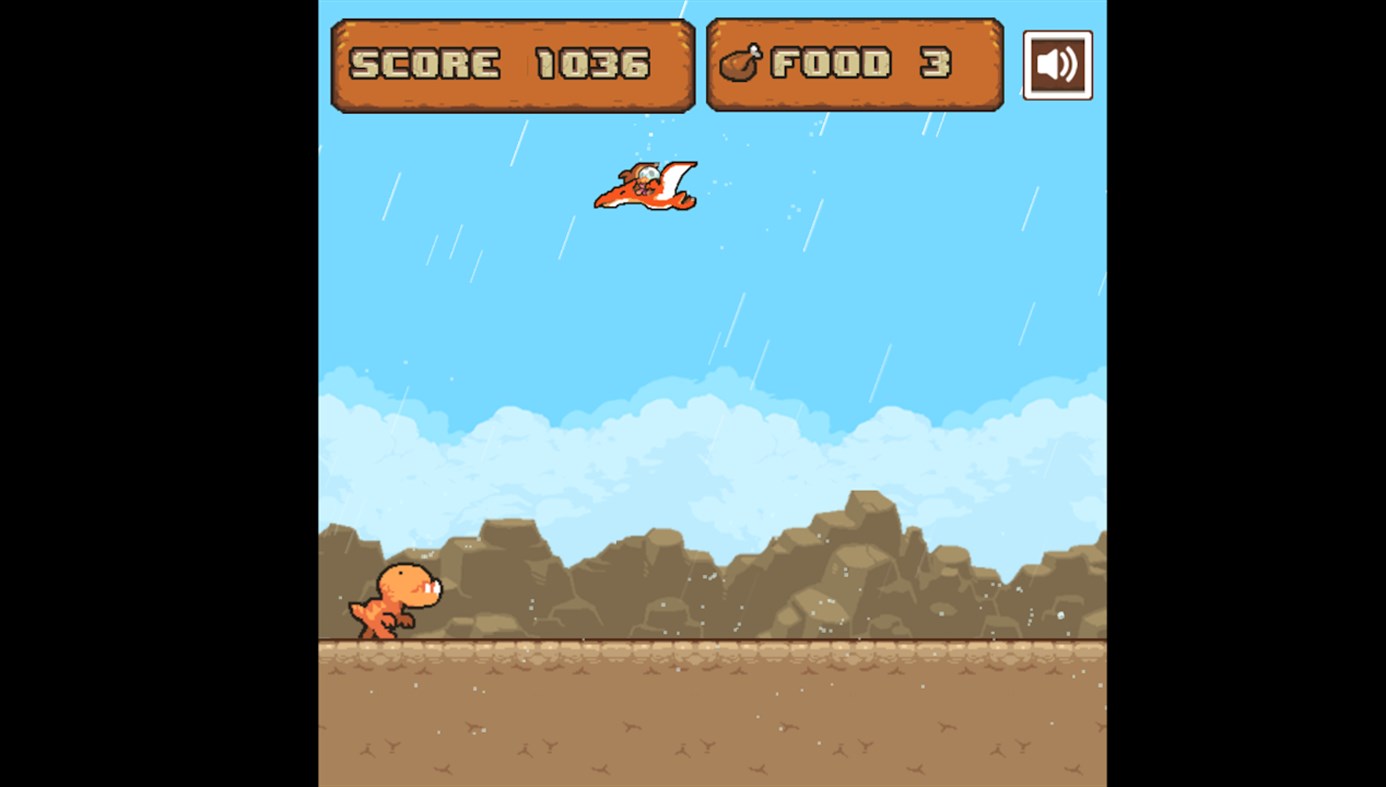
Task: Select the FOOD banner at the top
Action: point(854,63)
